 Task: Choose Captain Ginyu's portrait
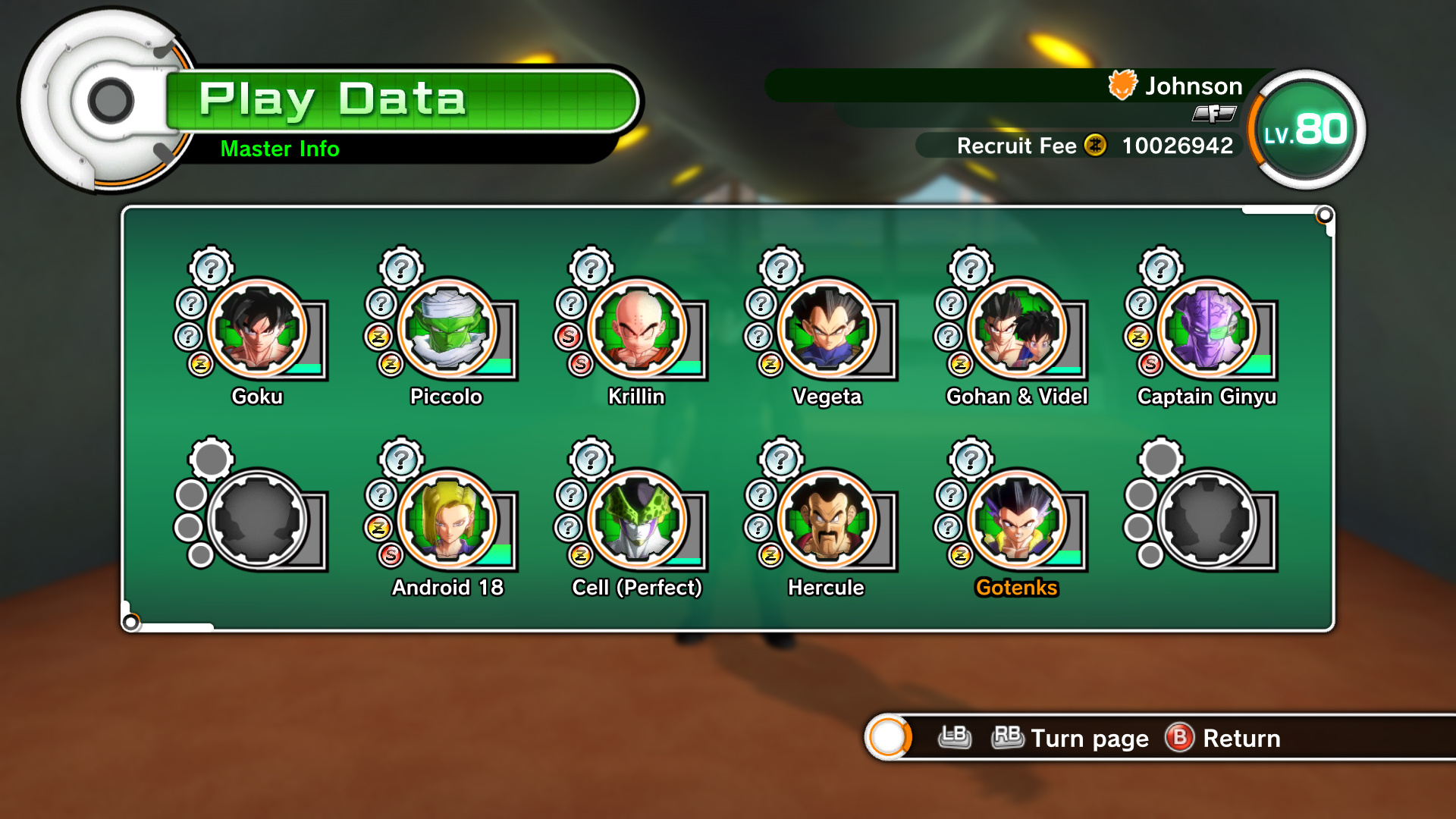(1207, 328)
